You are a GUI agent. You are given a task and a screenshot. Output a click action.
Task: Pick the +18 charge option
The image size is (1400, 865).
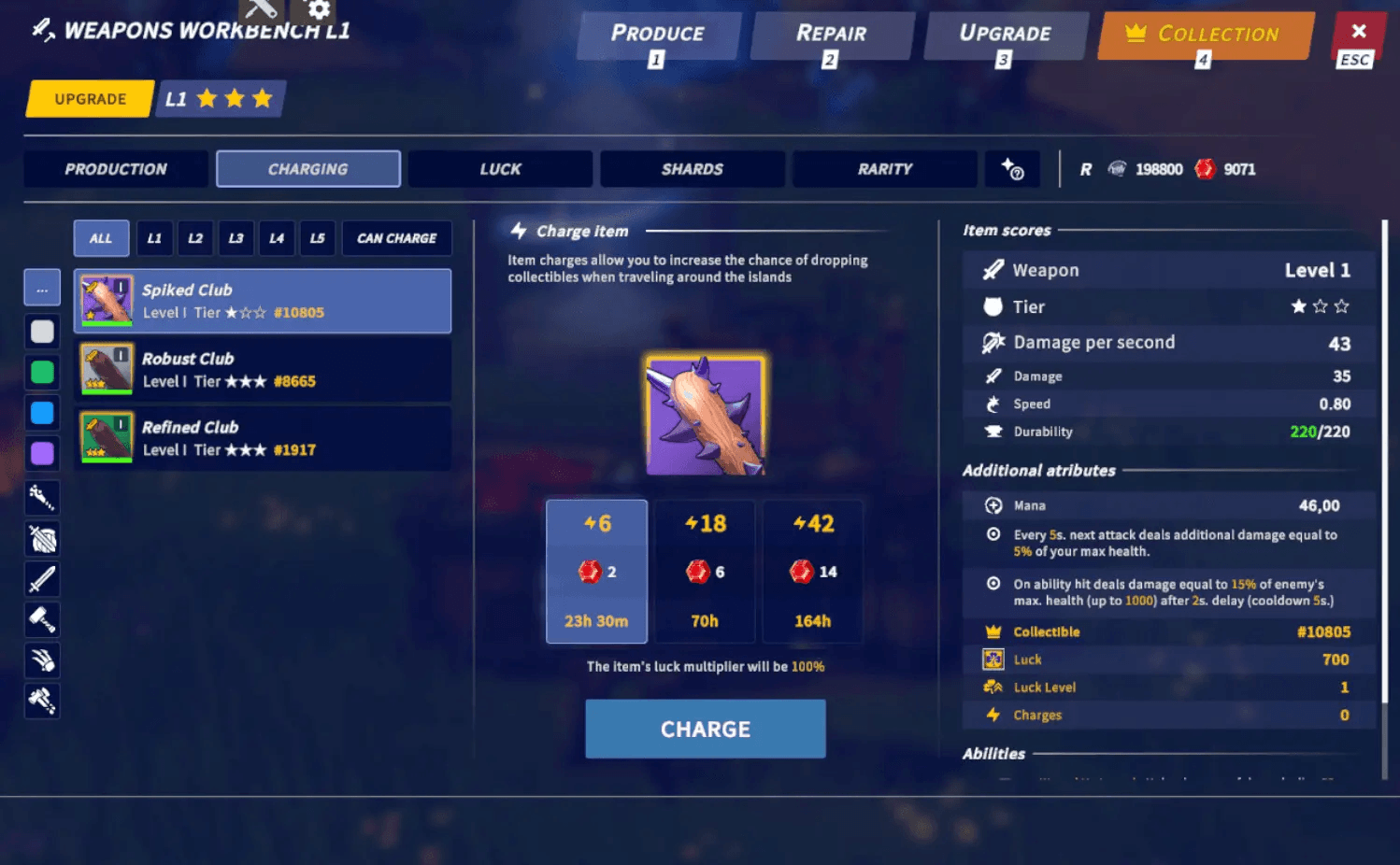click(x=705, y=571)
